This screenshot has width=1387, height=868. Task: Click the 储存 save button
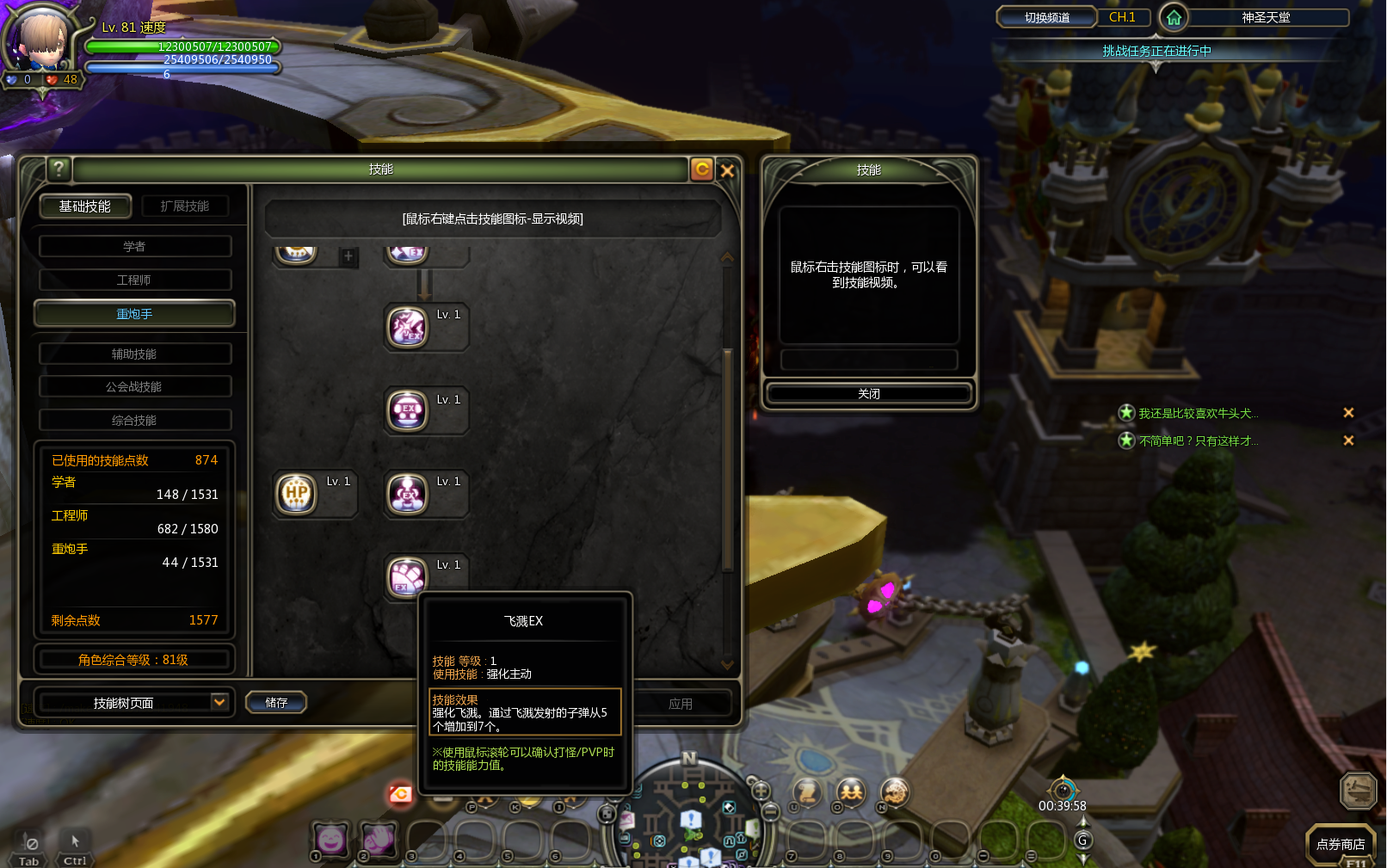[x=276, y=703]
